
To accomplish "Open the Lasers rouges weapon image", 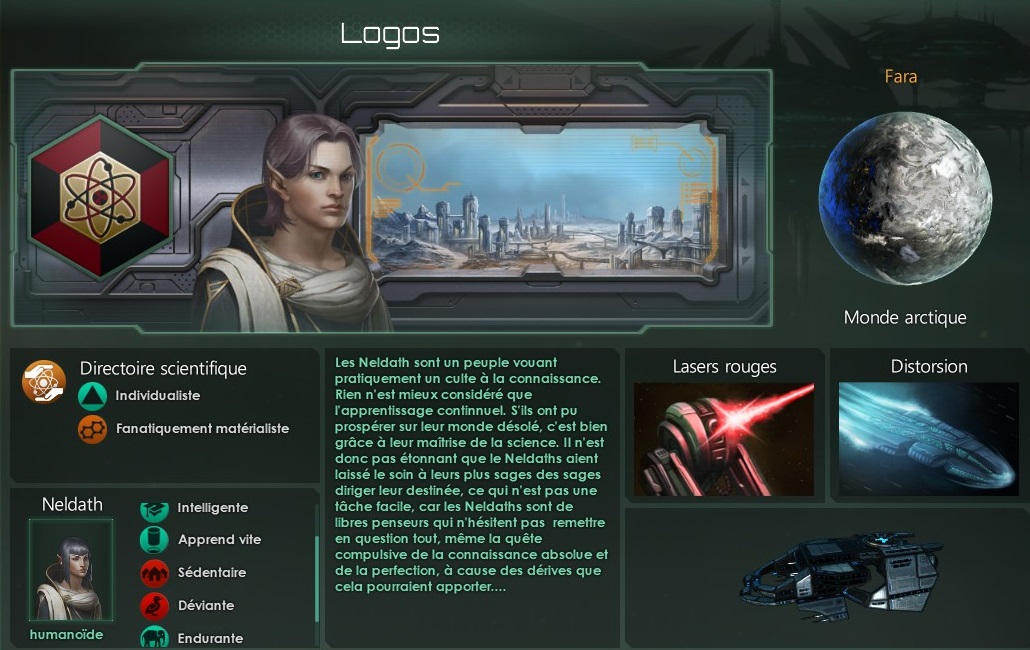I will coord(724,439).
